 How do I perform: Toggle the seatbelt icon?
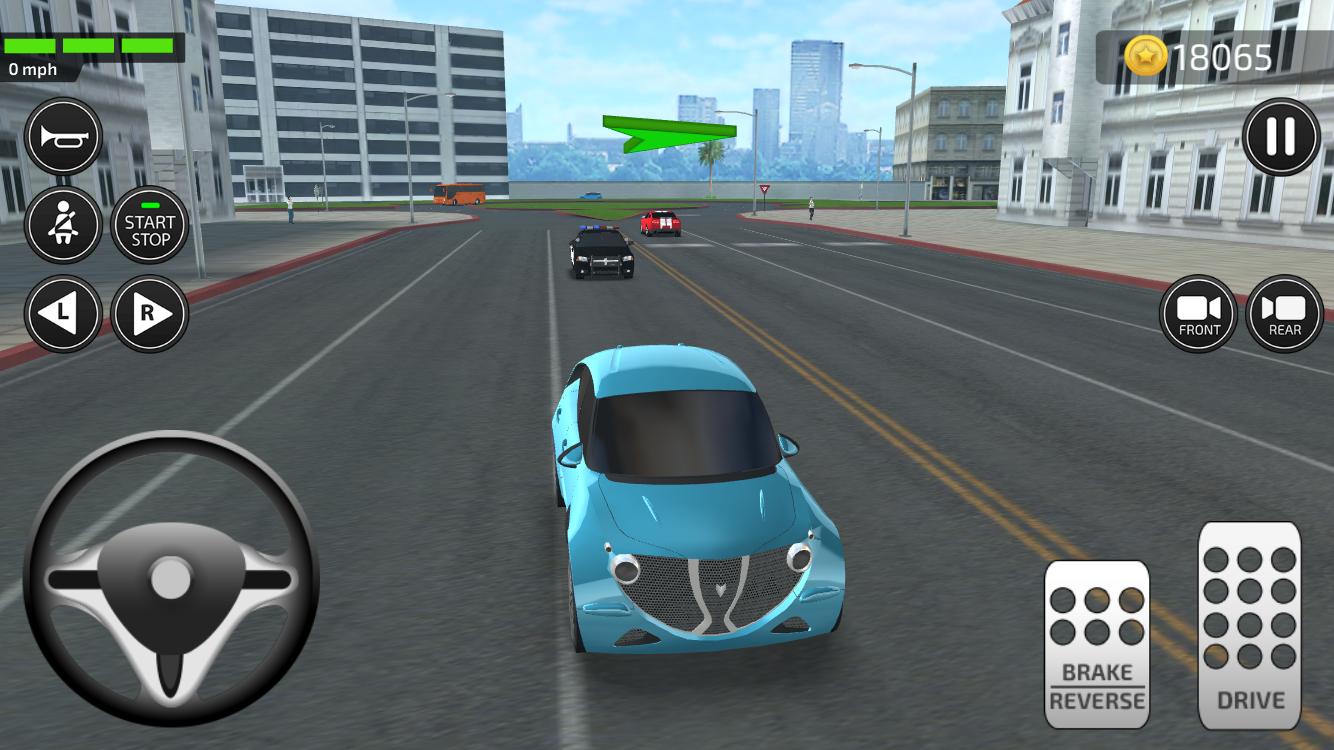(x=64, y=226)
